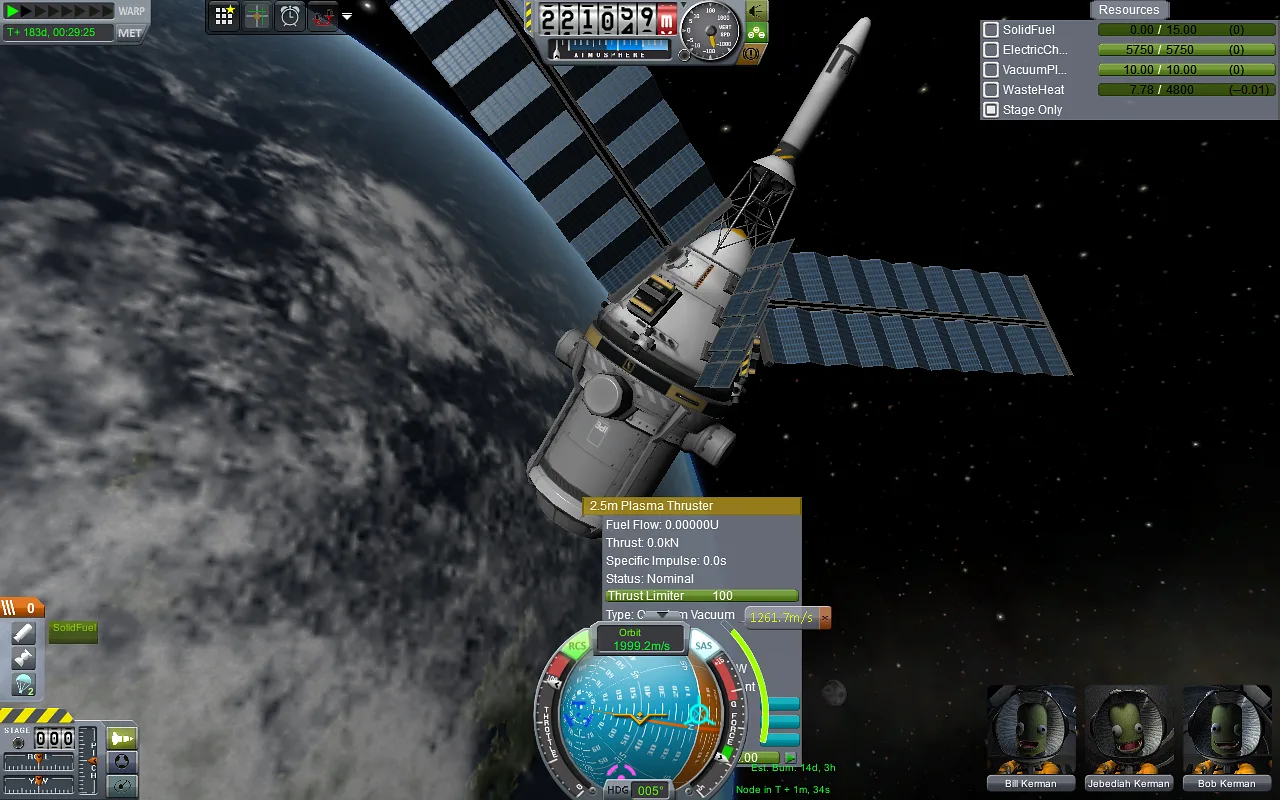Click the green play arrow near the throttle gauge
The image size is (1280, 800).
click(793, 757)
